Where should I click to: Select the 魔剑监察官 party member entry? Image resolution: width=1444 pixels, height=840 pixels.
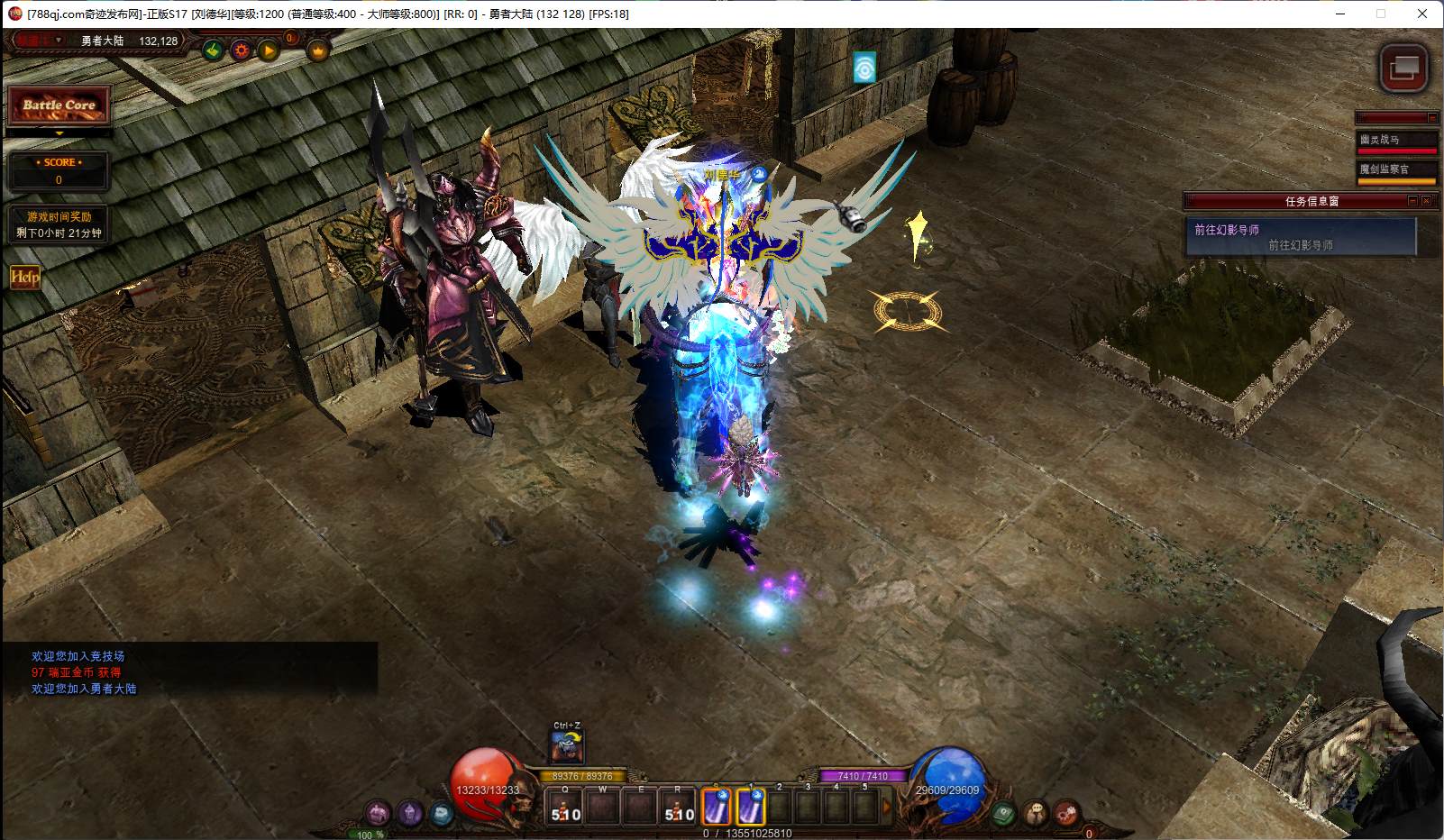1397,169
